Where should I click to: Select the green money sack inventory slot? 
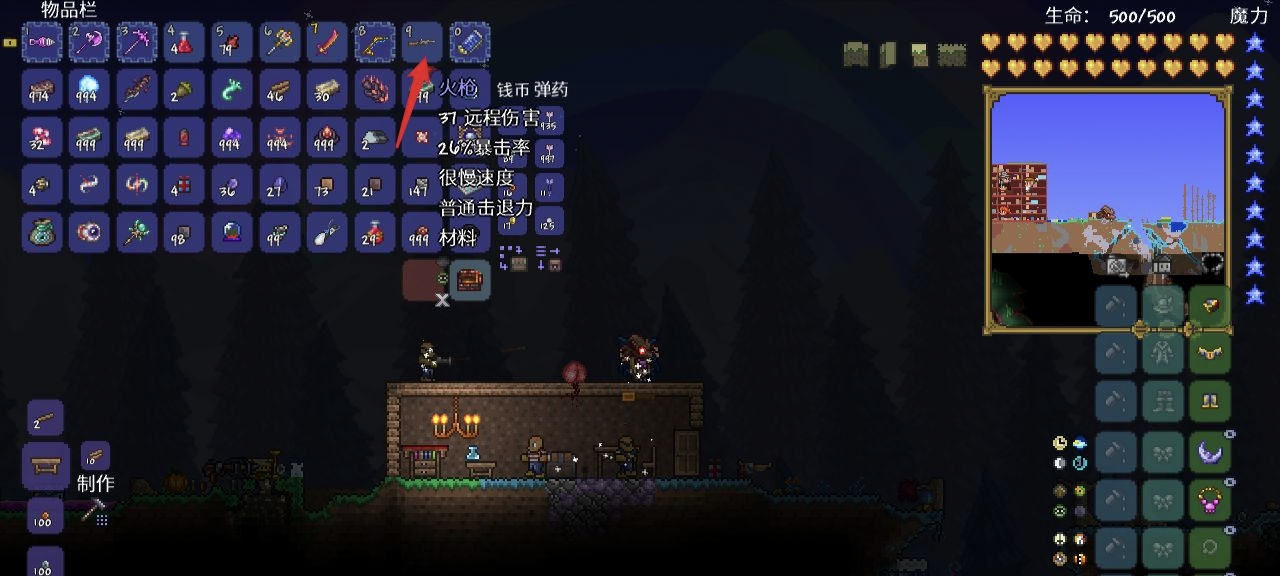click(x=42, y=232)
